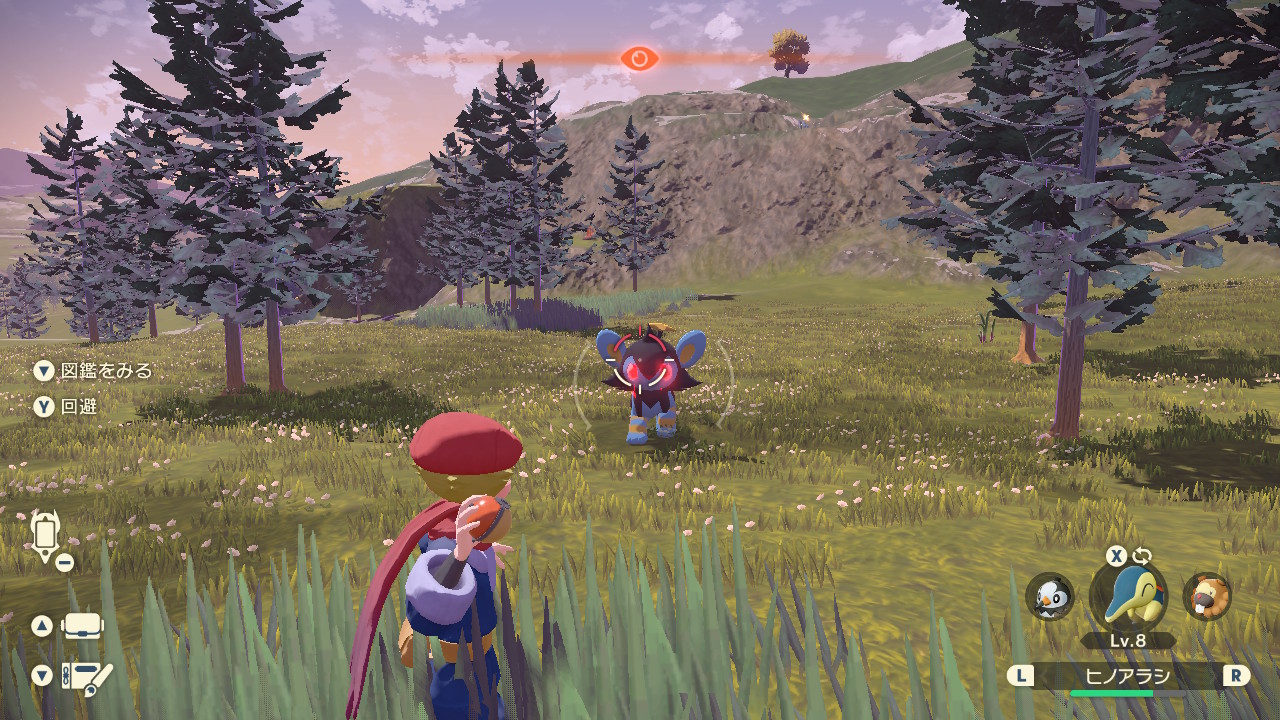The width and height of the screenshot is (1280, 720).
Task: Click the red eye alert indicator
Action: [x=639, y=59]
